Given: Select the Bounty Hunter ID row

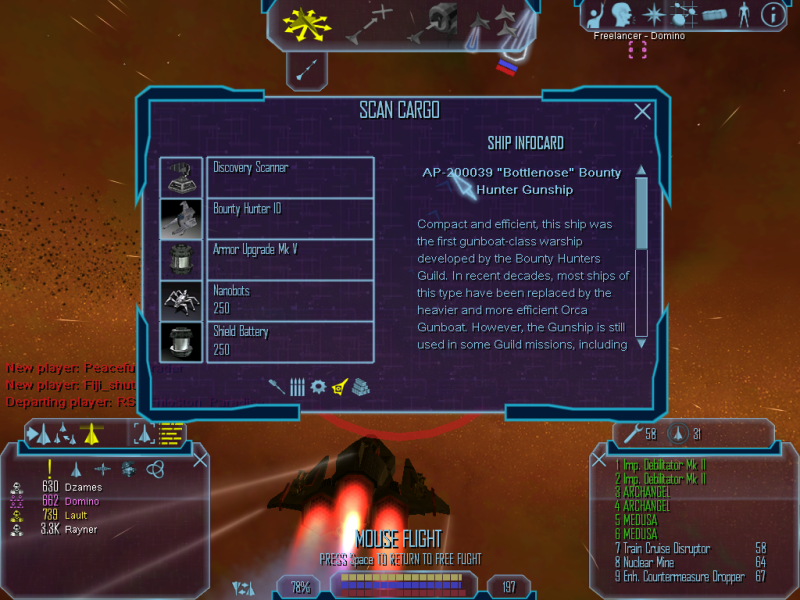Looking at the screenshot, I should coord(290,218).
